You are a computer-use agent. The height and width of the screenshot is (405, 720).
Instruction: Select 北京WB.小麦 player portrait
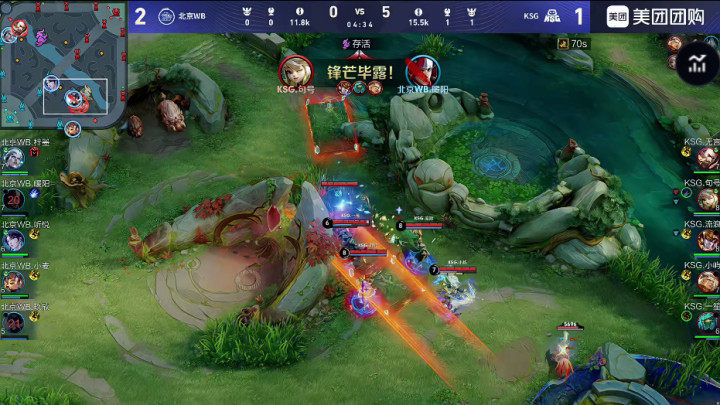[x=14, y=281]
